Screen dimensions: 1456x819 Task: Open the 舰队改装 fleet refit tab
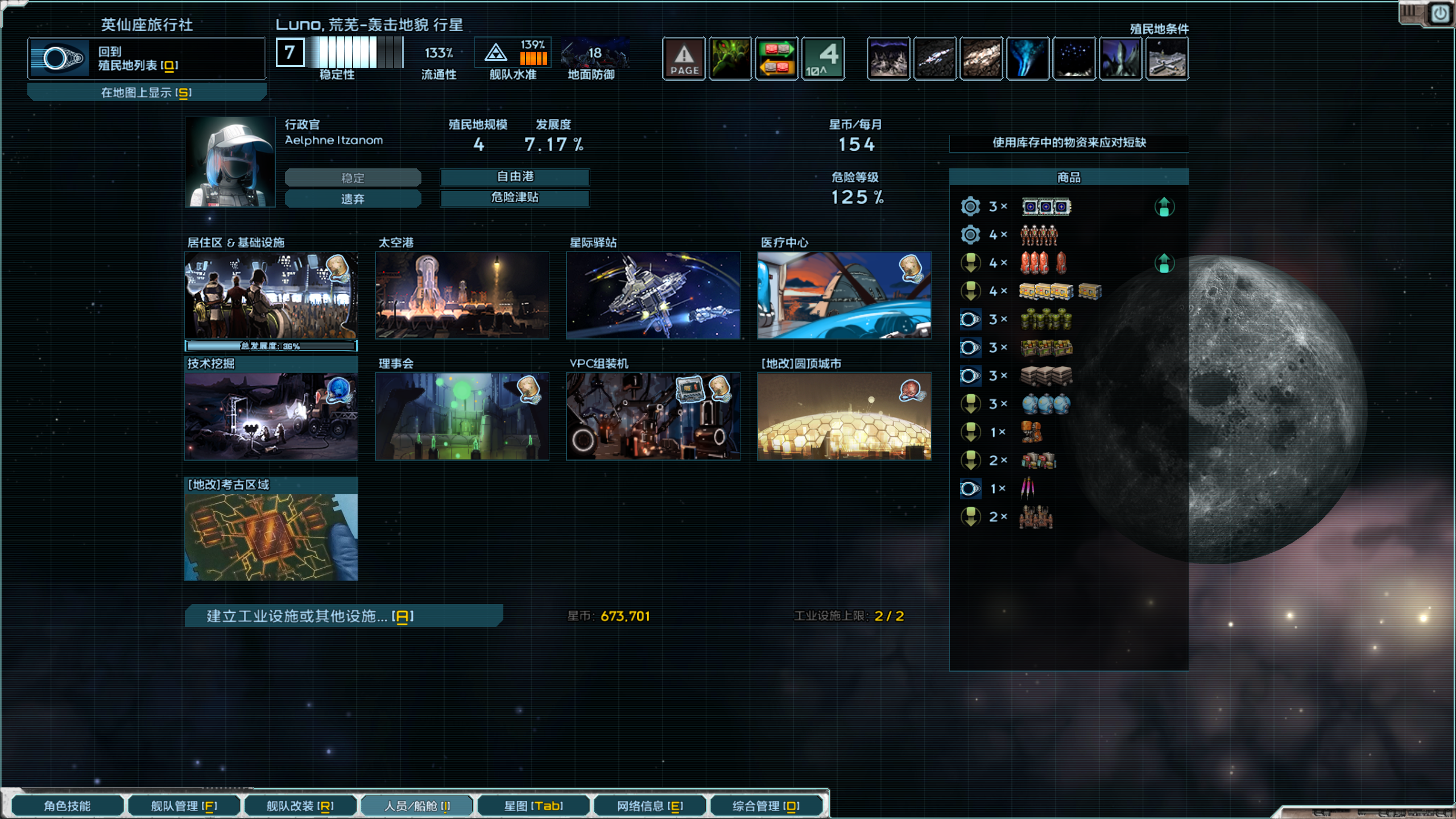(x=300, y=805)
